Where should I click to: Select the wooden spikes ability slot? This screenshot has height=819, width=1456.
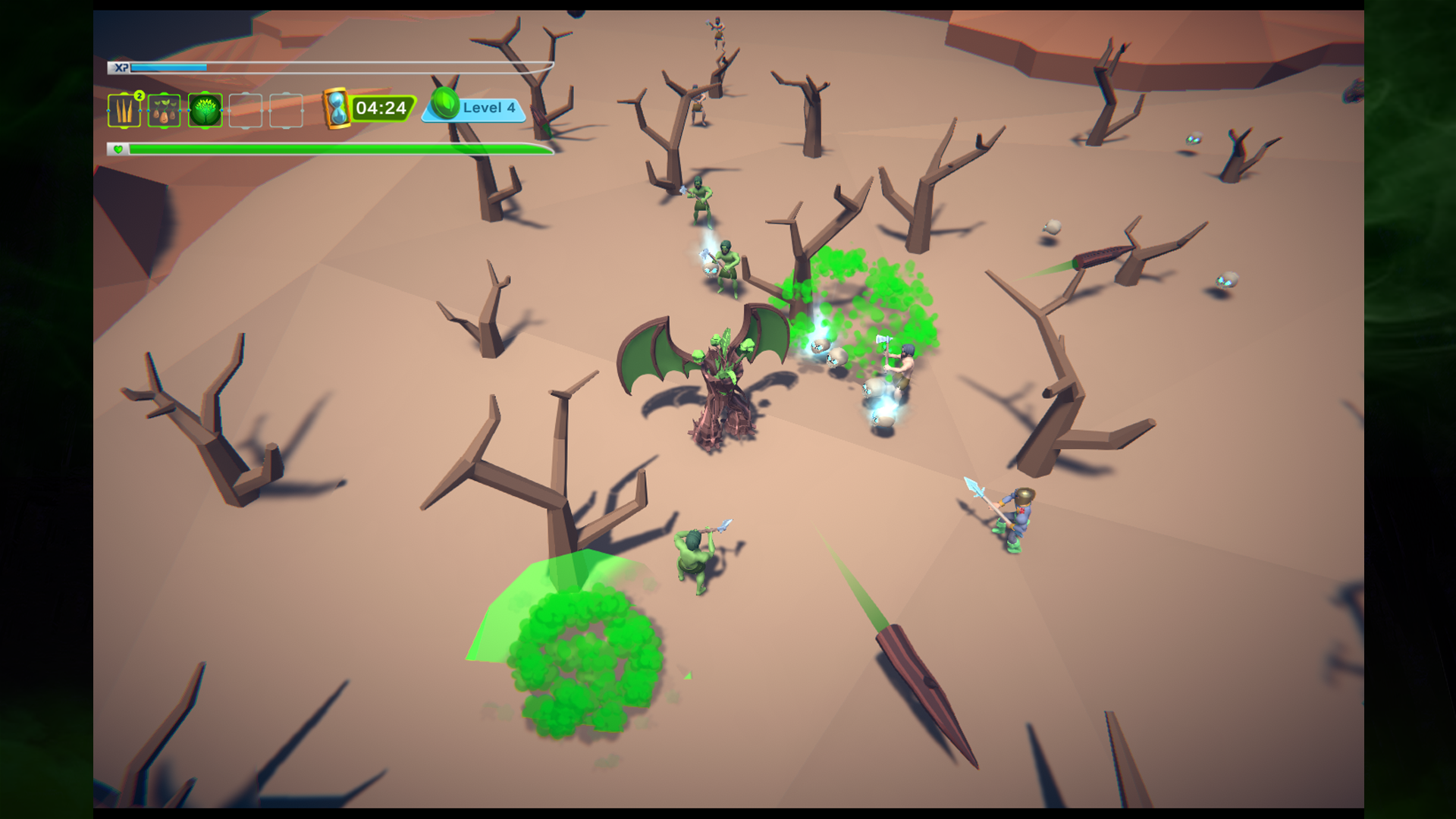pos(124,111)
